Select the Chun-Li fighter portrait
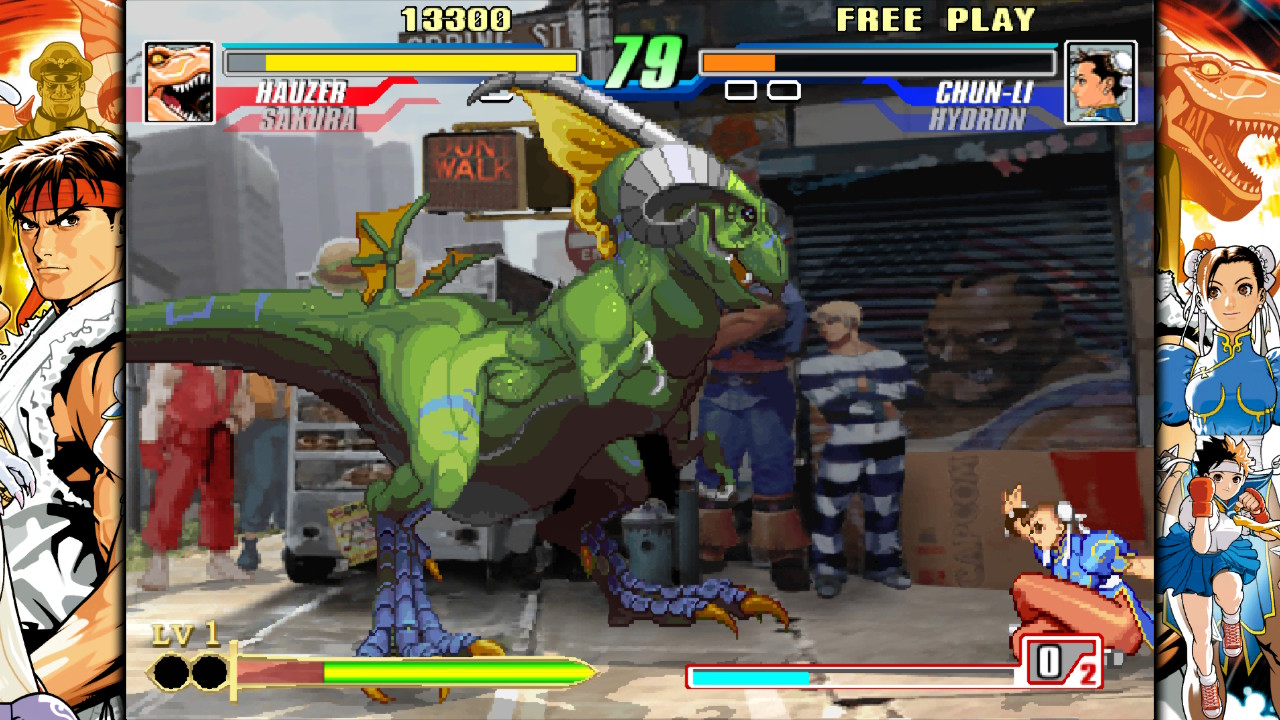Image resolution: width=1280 pixels, height=720 pixels. [1100, 82]
